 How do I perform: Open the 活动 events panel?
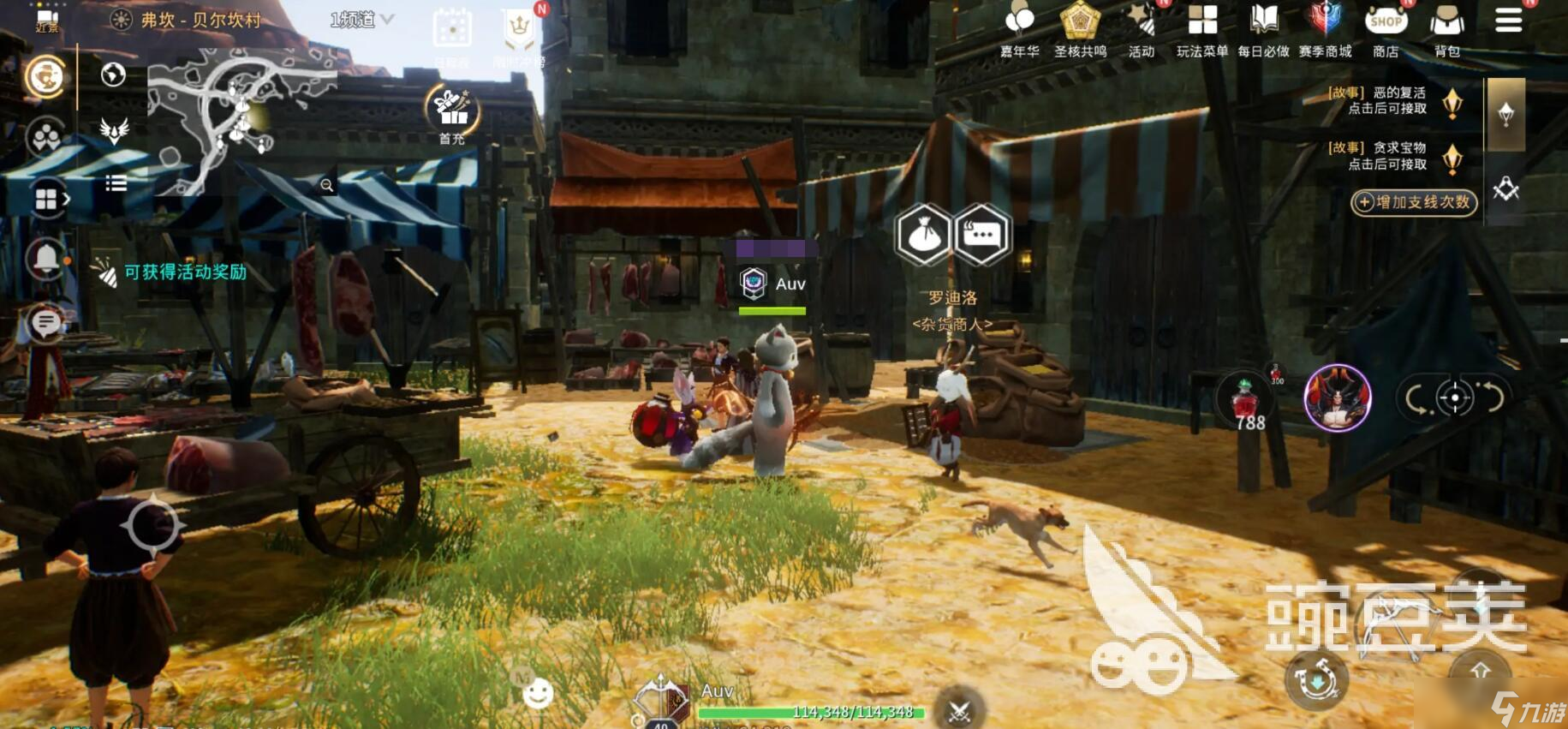1142,28
